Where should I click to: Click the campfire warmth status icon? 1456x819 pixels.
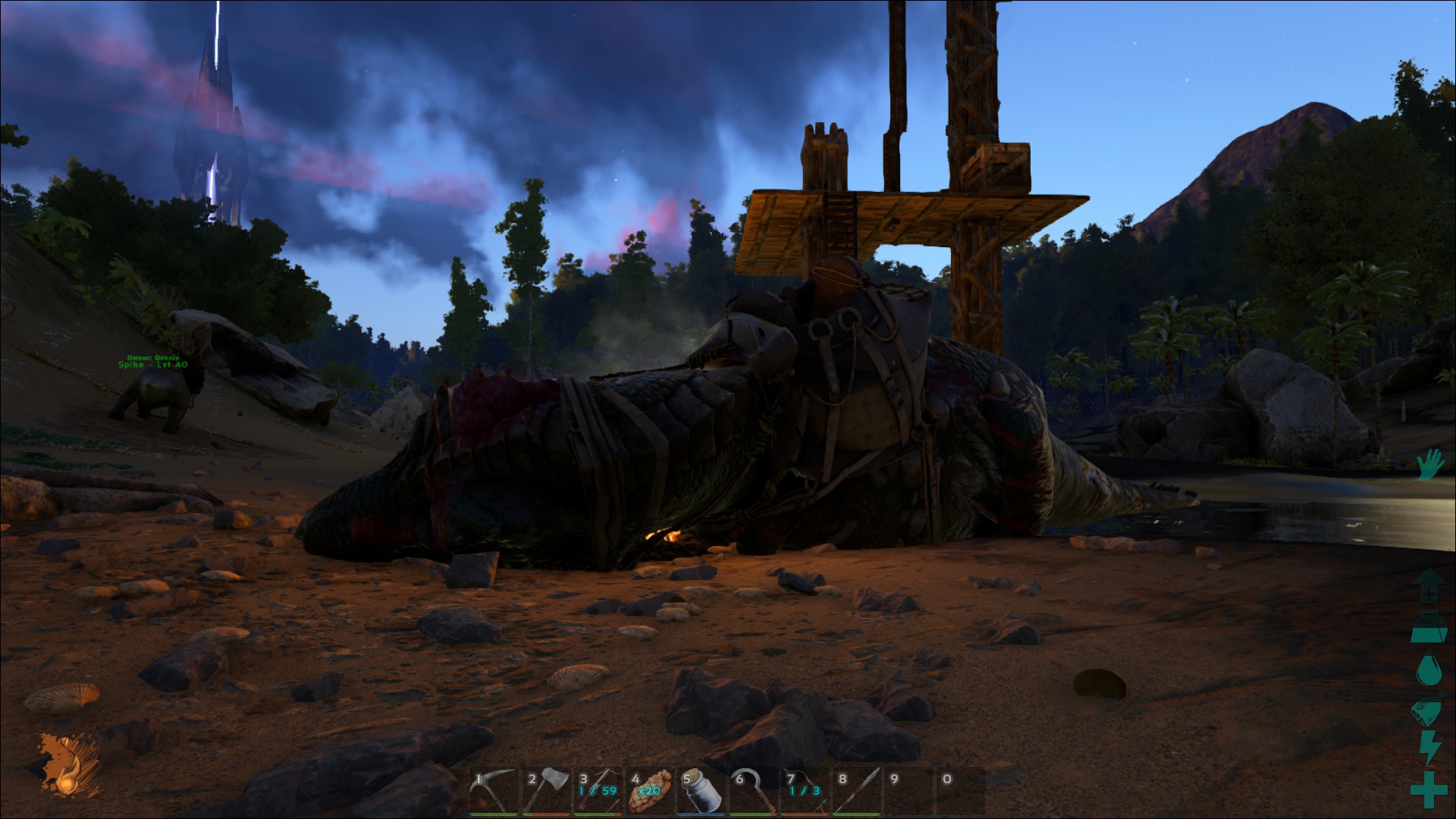coord(67,767)
